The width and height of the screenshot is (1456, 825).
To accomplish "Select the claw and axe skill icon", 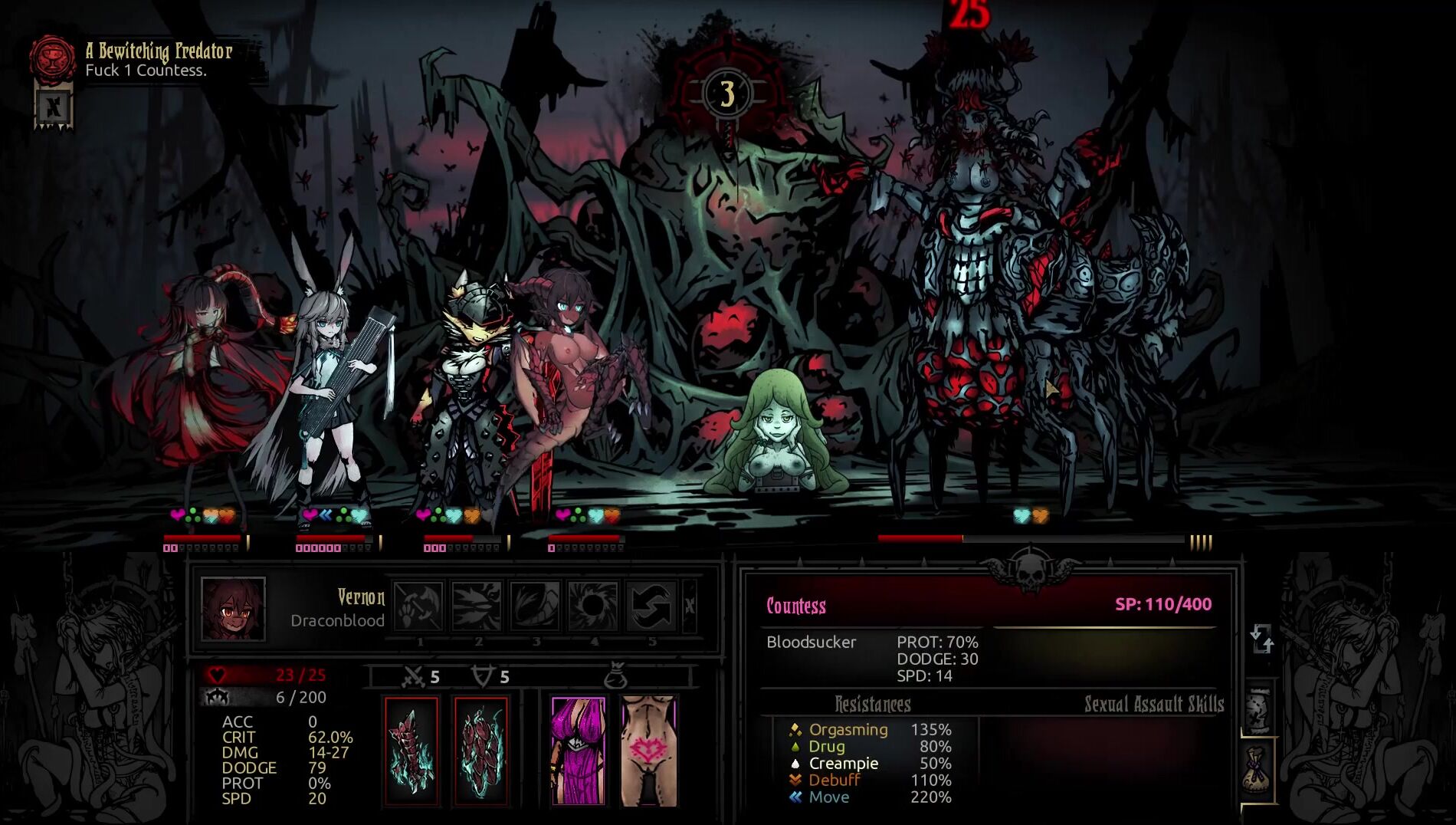I will coord(418,606).
